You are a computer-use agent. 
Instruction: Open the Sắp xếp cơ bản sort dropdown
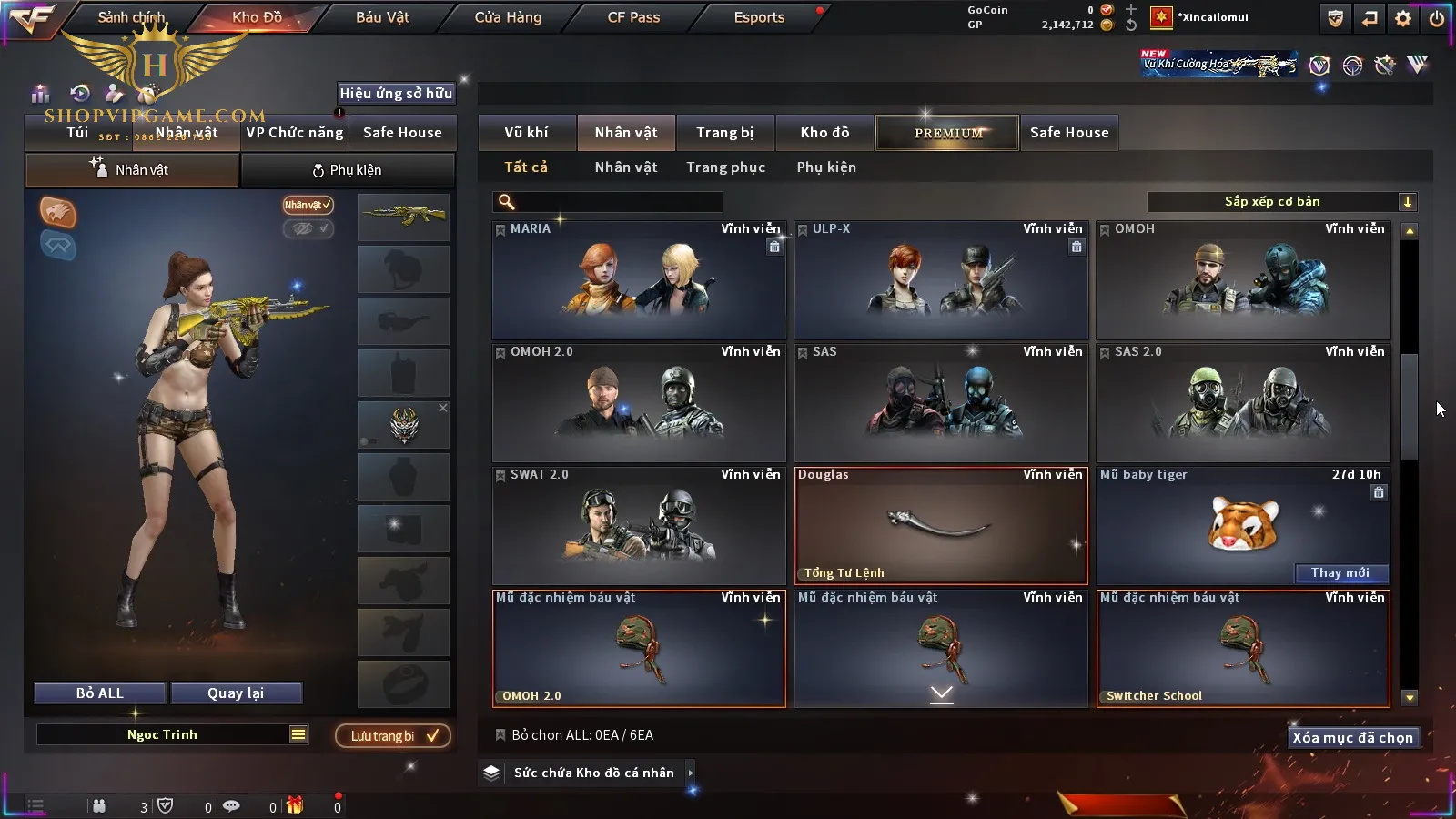tap(1281, 202)
